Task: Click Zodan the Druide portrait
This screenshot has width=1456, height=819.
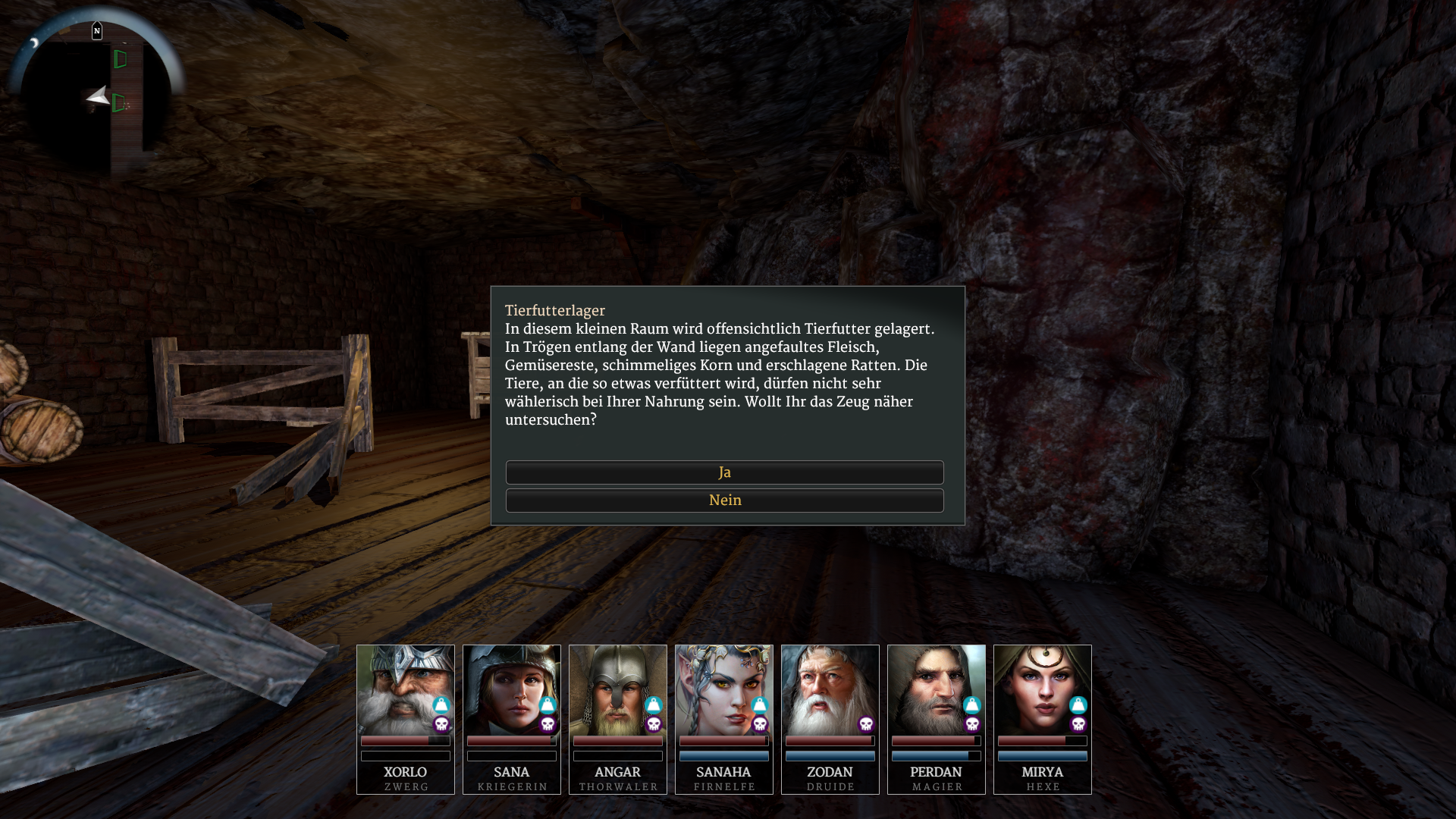Action: click(x=830, y=689)
